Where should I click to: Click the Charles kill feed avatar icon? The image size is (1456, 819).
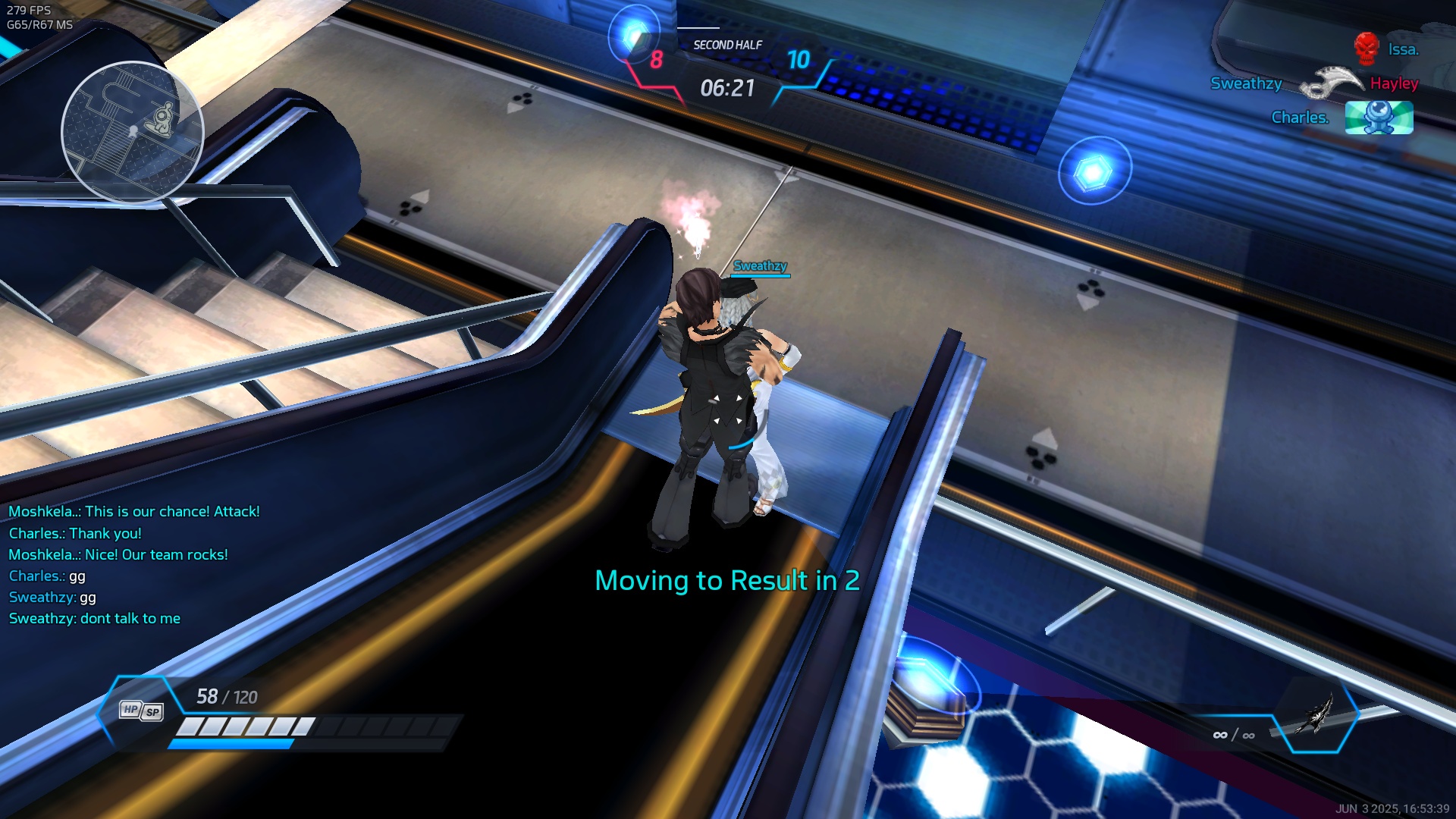tap(1379, 118)
